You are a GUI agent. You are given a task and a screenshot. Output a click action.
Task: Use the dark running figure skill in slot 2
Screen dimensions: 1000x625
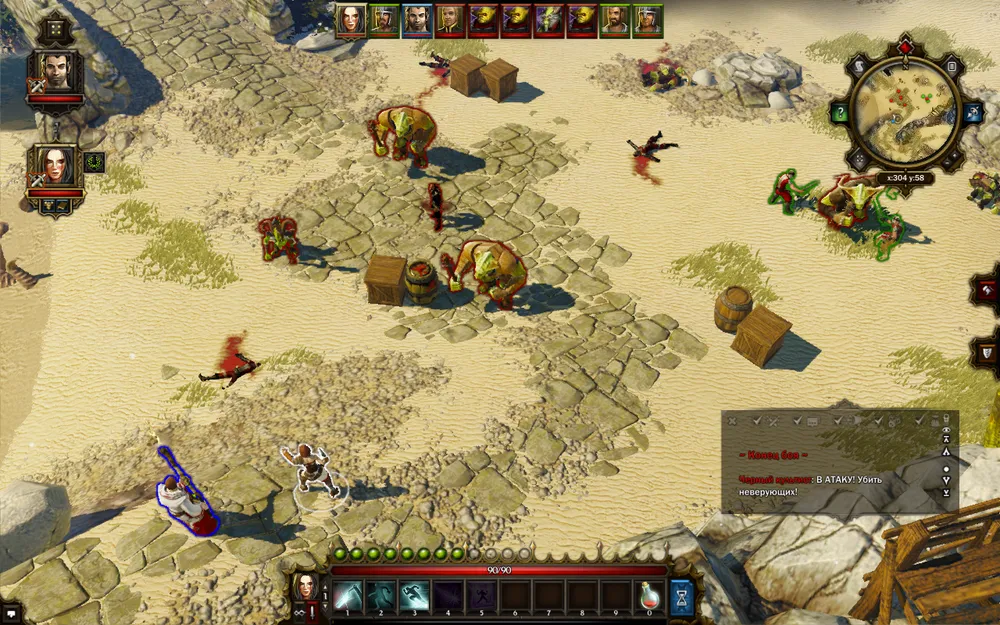coord(381,596)
